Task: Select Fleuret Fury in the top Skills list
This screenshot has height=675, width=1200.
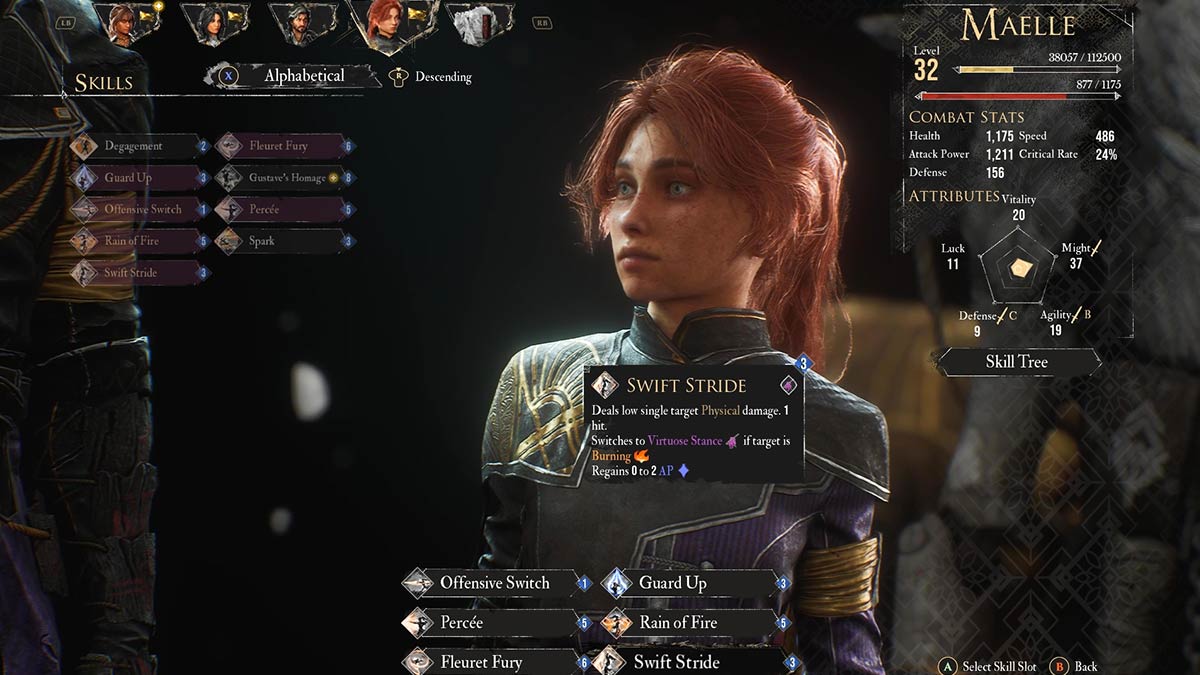Action: (x=278, y=146)
